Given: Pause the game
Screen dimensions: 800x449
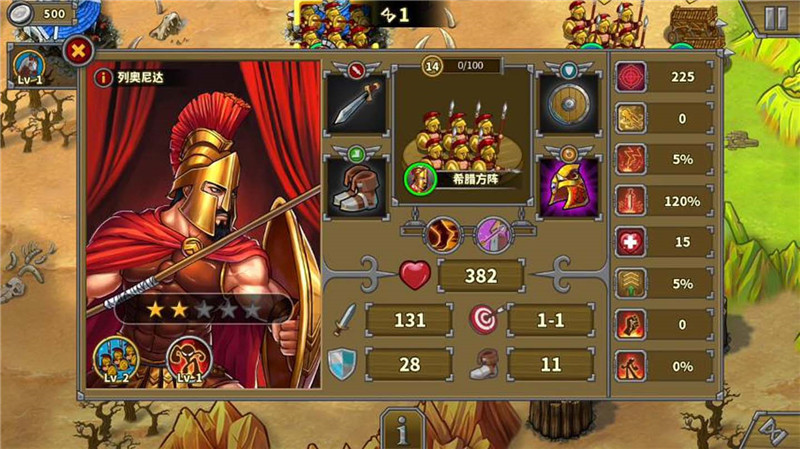Looking at the screenshot, I should [x=775, y=17].
